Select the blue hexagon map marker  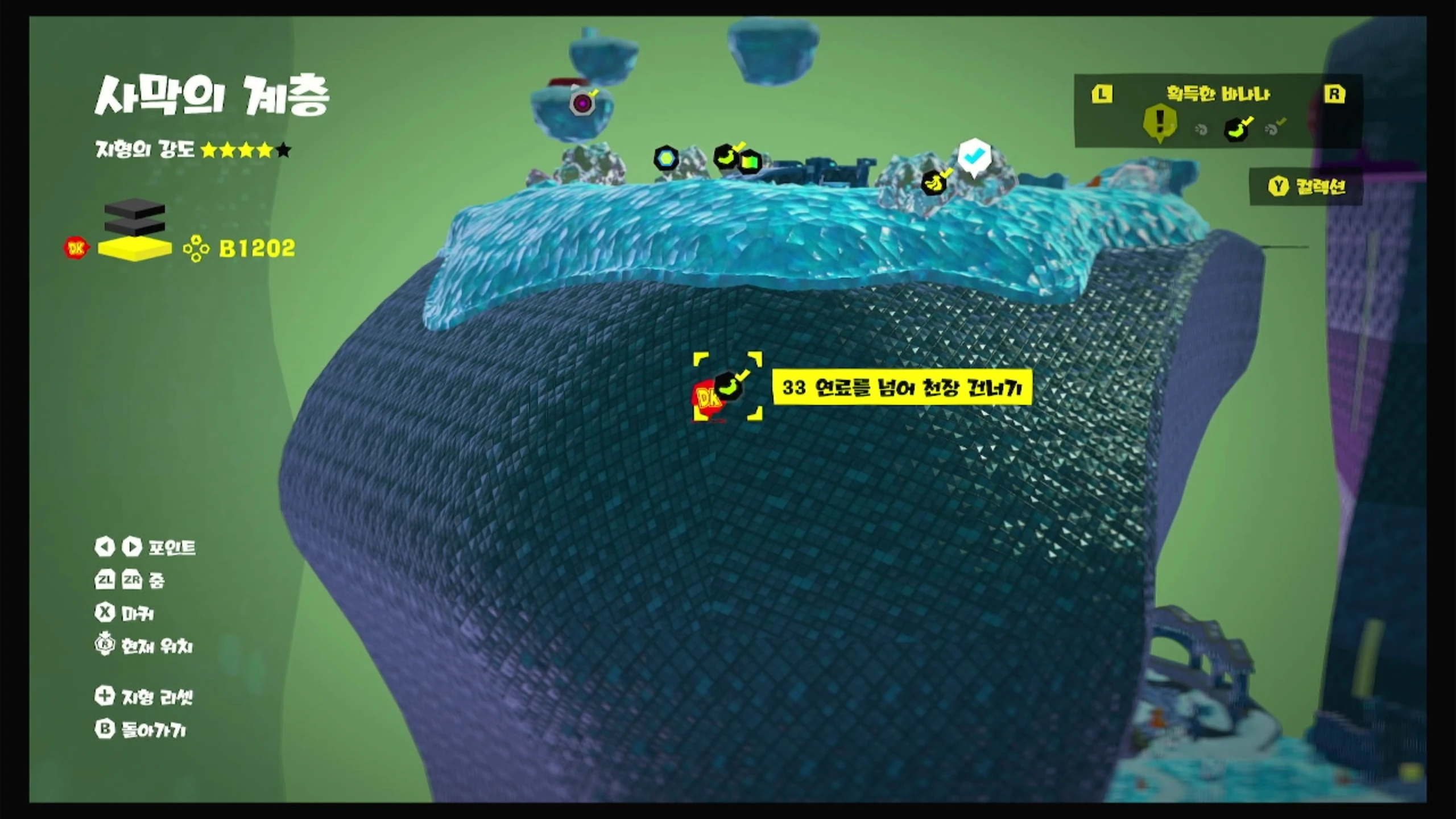665,159
